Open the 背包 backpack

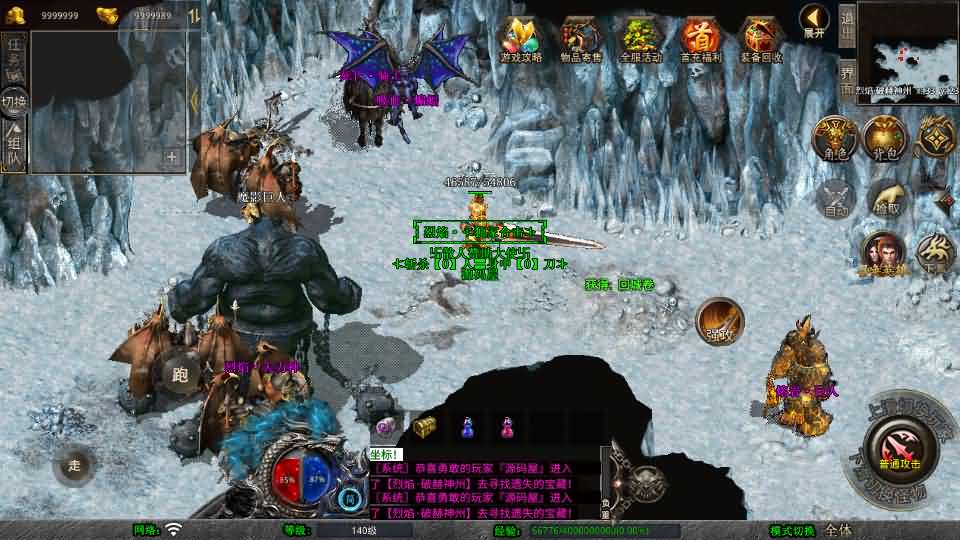pyautogui.click(x=885, y=138)
